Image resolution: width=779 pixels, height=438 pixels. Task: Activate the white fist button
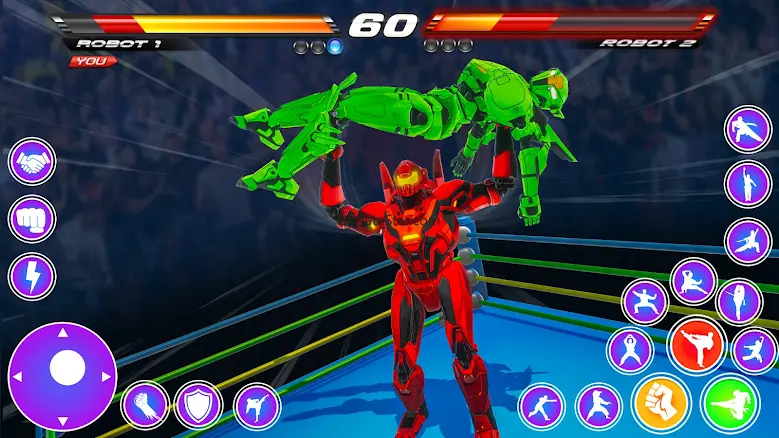pos(32,219)
